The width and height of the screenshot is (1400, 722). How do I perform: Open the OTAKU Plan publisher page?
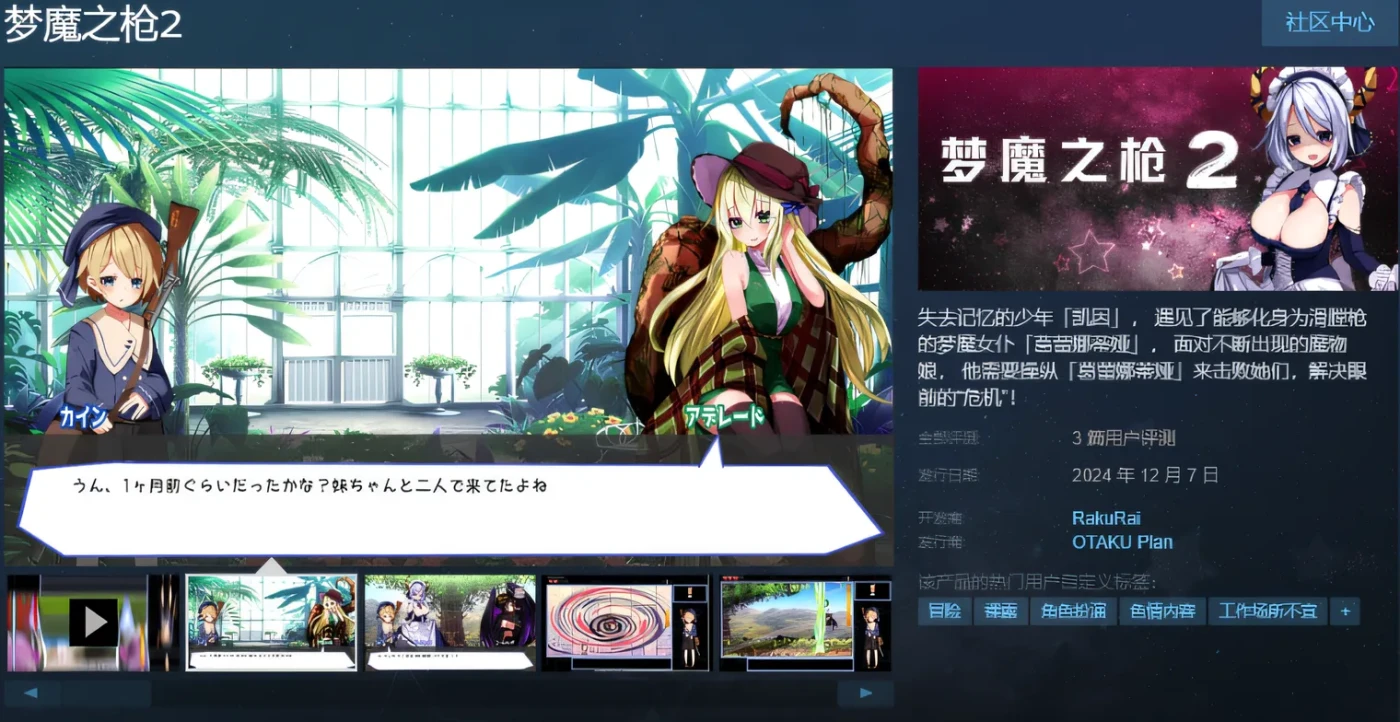click(x=1122, y=542)
